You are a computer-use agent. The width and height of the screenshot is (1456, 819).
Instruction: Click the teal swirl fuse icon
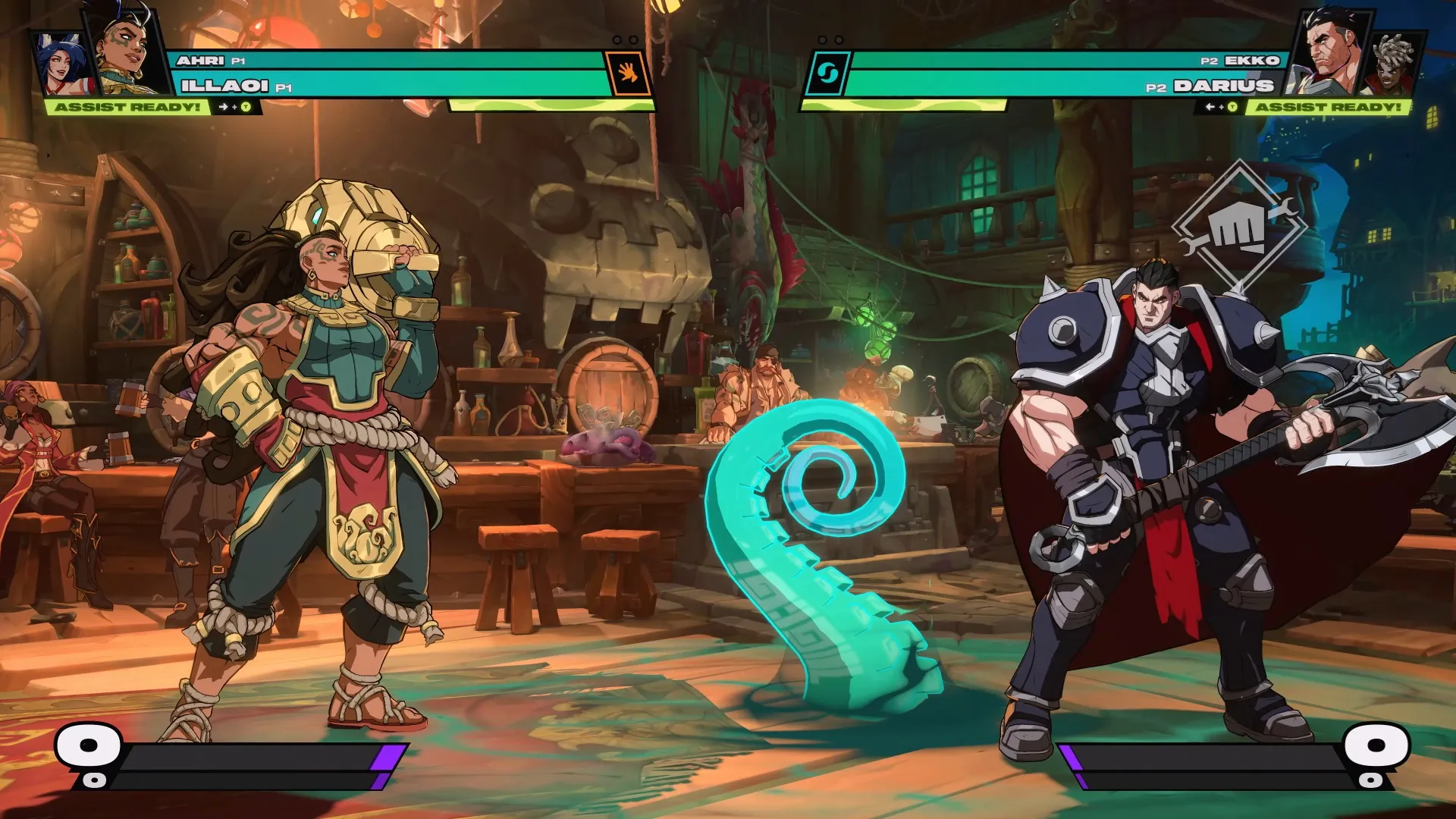(x=827, y=74)
